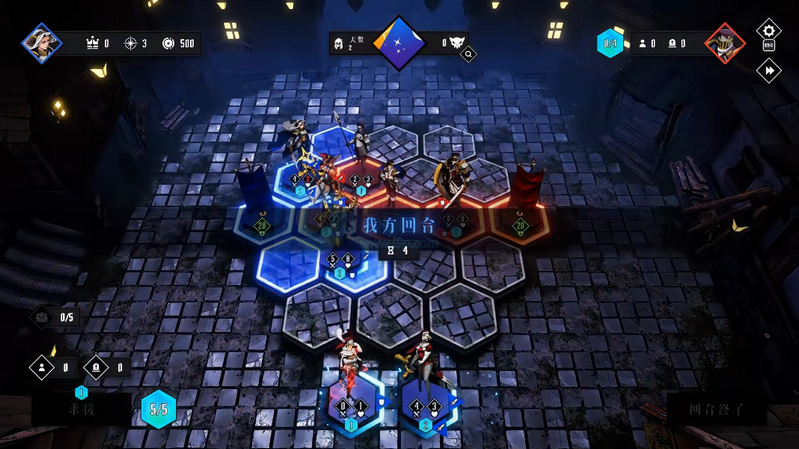This screenshot has width=799, height=449.
Task: Open the 0/5 deck counter
Action: pyautogui.click(x=58, y=318)
